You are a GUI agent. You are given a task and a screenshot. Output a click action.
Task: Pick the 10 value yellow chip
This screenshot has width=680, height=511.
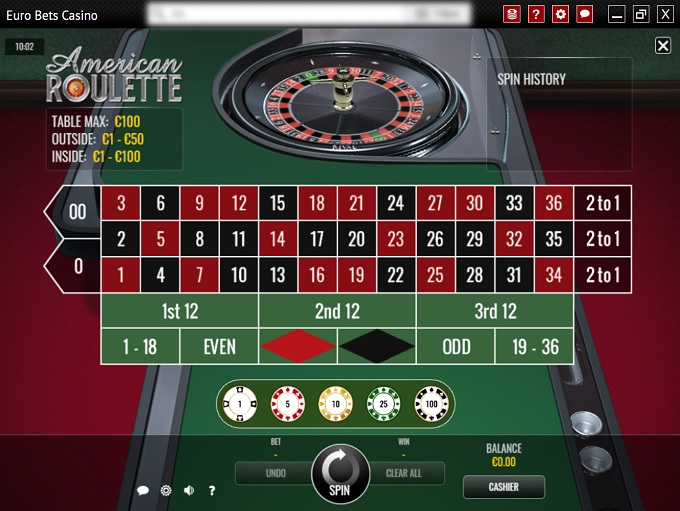click(x=335, y=404)
